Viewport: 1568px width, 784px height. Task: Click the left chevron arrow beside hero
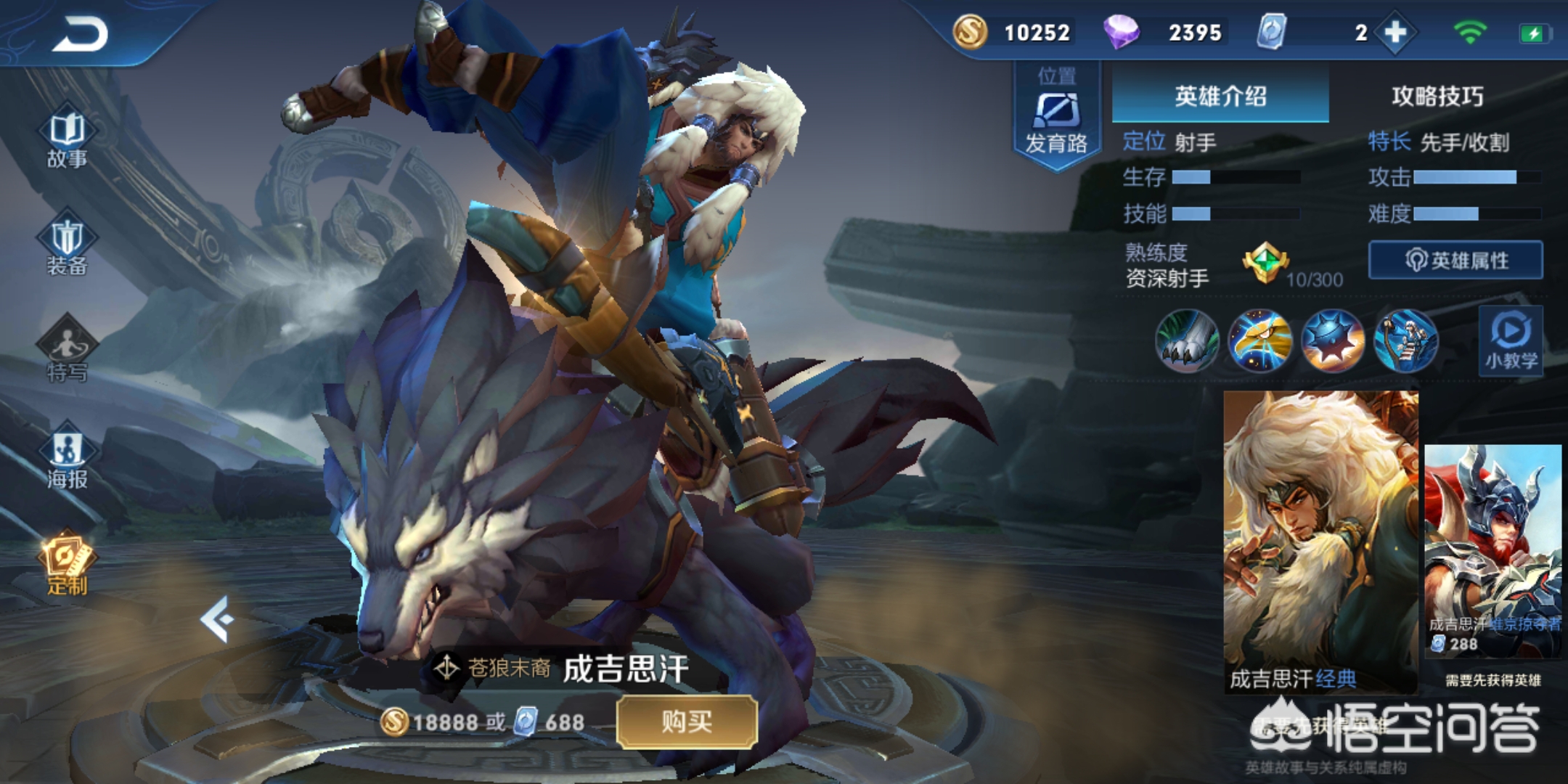[217, 619]
